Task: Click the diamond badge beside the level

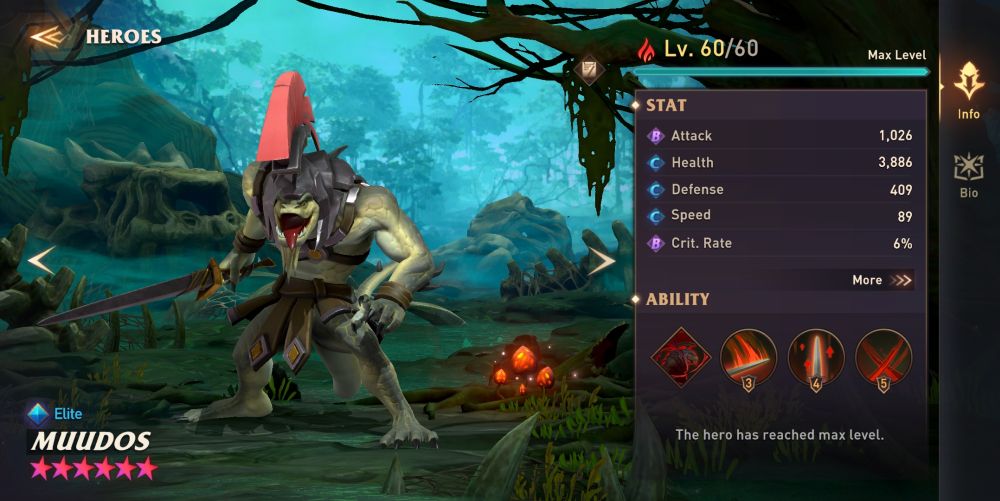Action: click(x=590, y=69)
